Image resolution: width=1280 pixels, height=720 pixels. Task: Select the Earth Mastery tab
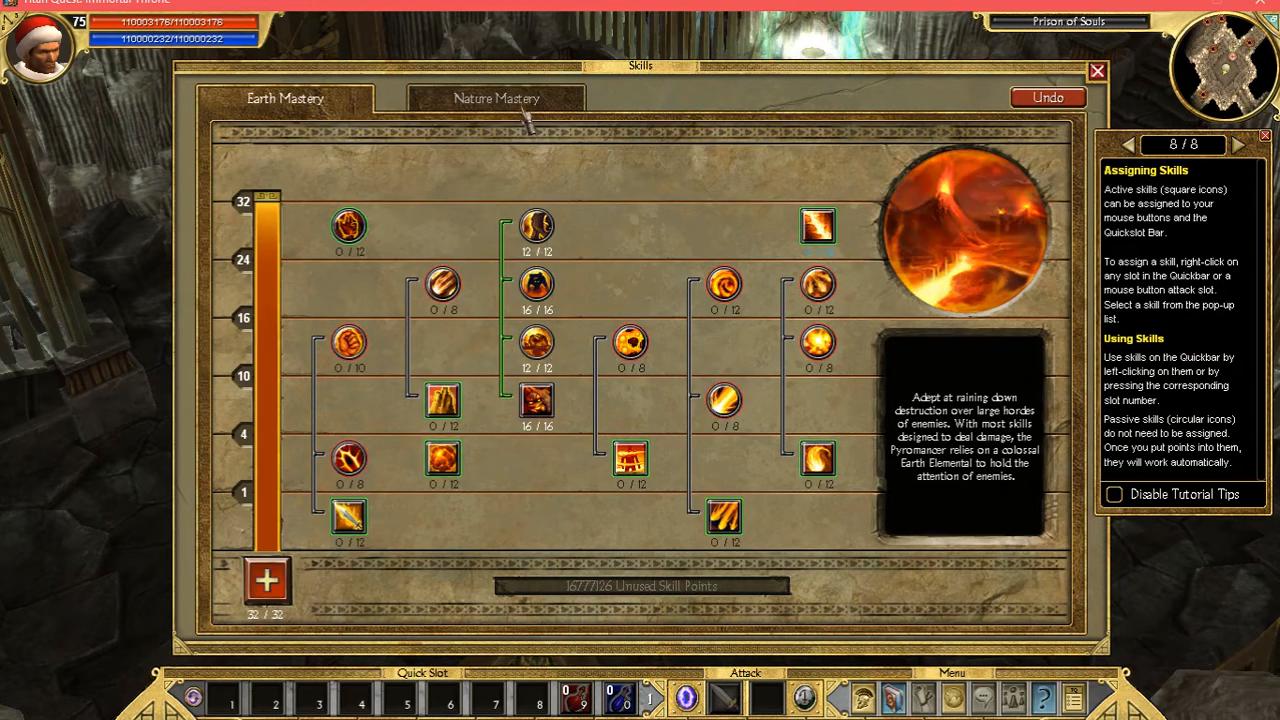[x=285, y=98]
